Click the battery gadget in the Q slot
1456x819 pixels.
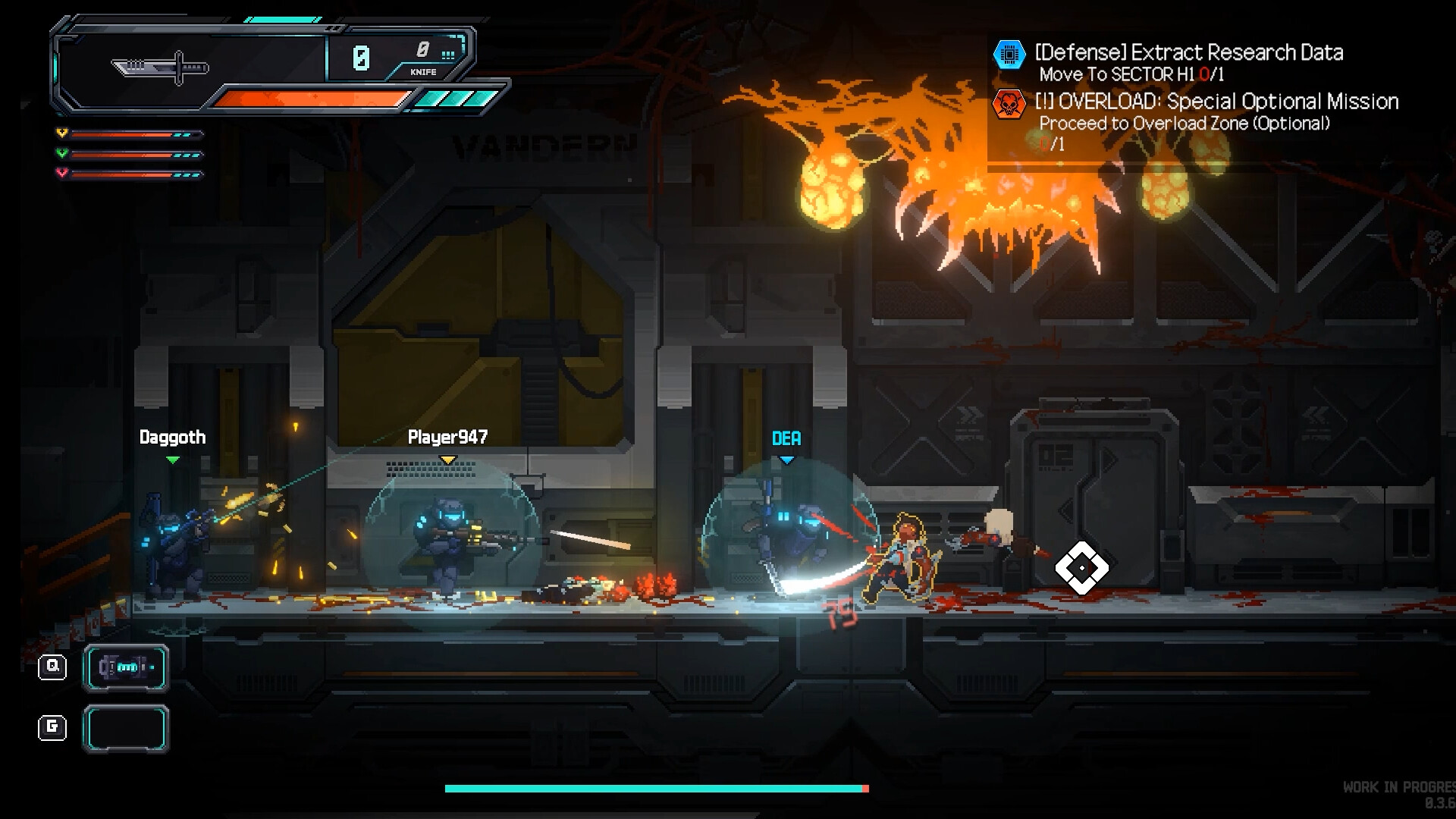[125, 667]
